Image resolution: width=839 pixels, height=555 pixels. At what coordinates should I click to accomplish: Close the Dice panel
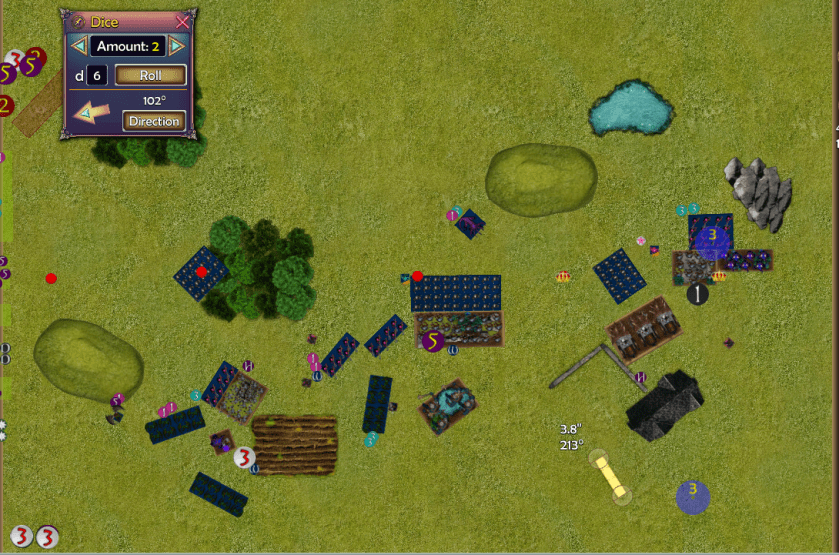click(x=182, y=22)
